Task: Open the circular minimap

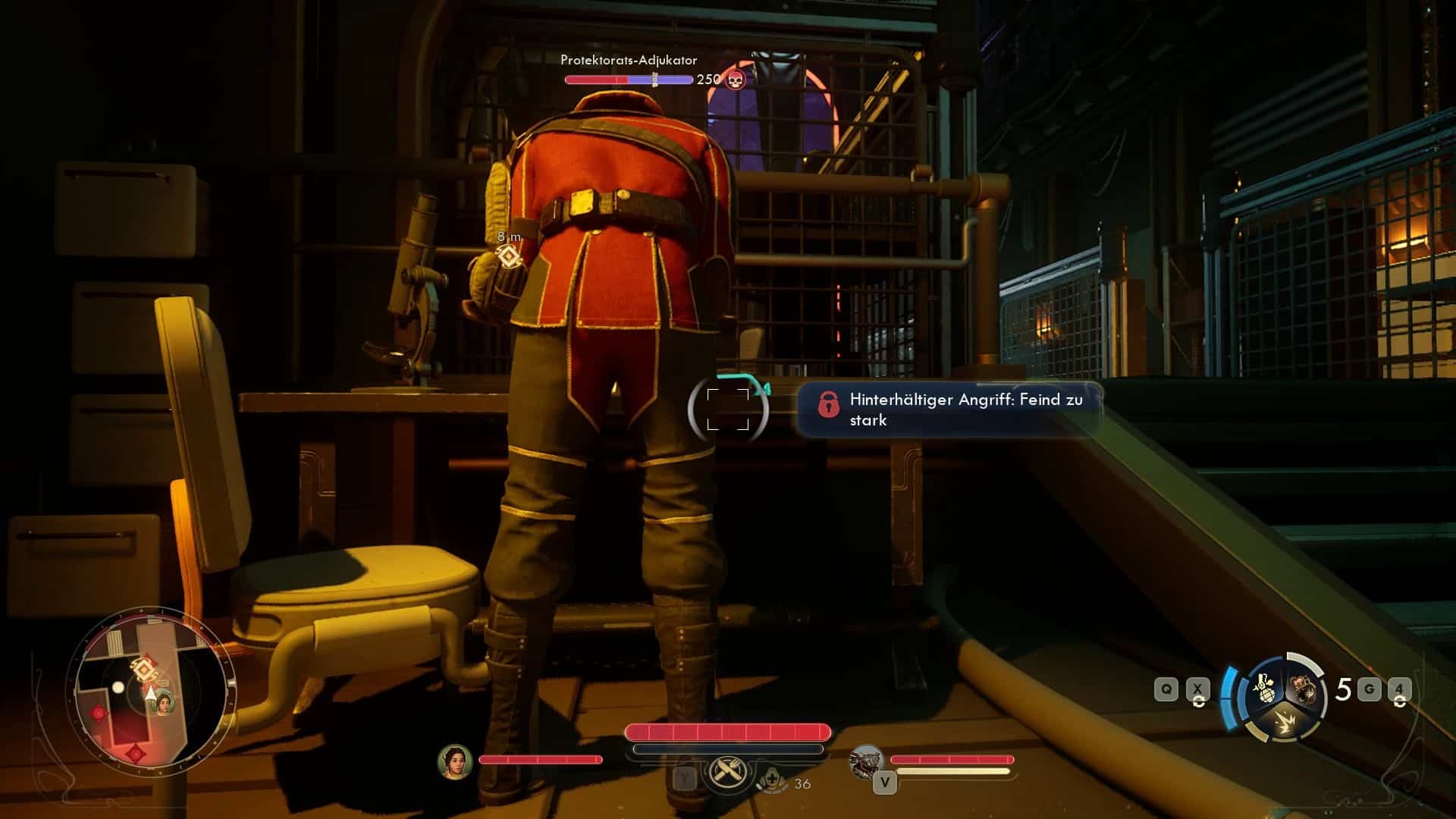Action: coord(149,690)
